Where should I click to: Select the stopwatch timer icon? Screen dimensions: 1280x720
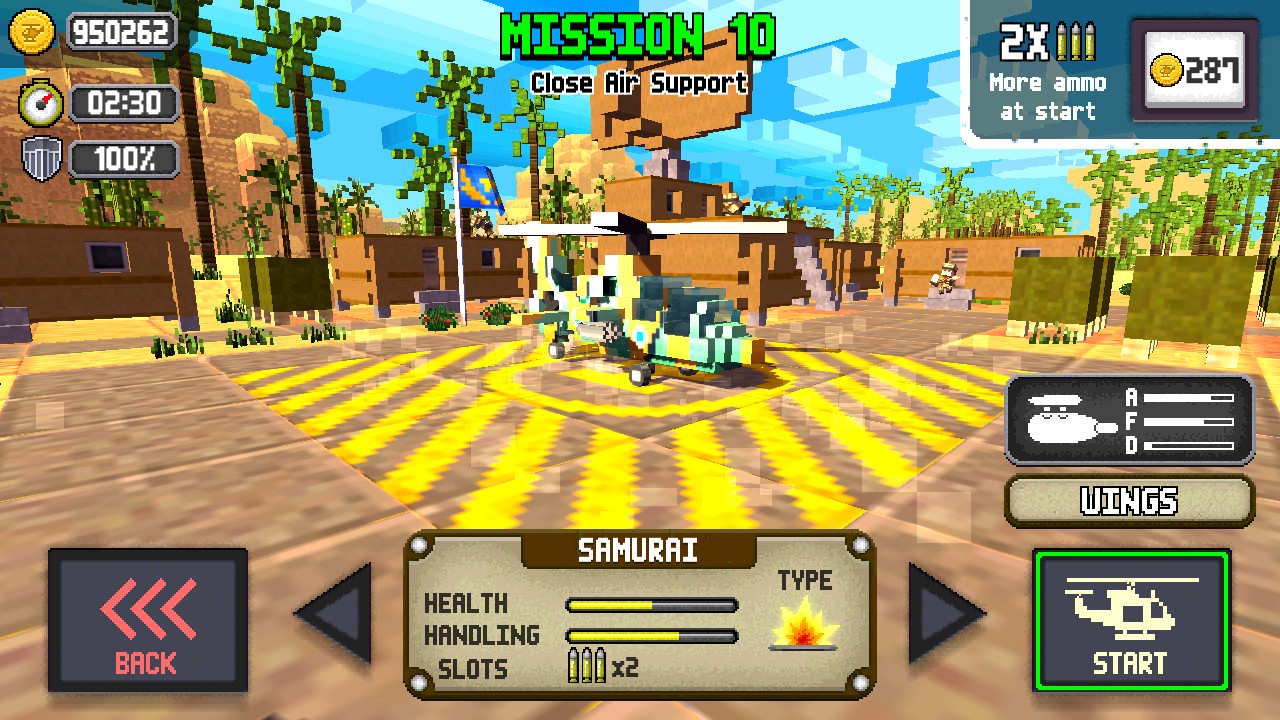(x=36, y=103)
